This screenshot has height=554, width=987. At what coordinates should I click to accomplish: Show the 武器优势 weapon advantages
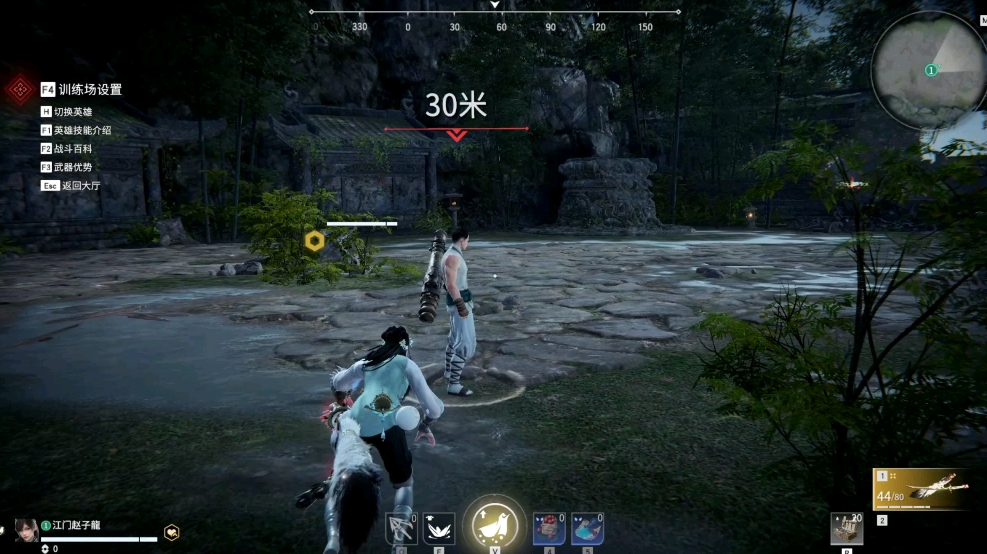point(72,166)
